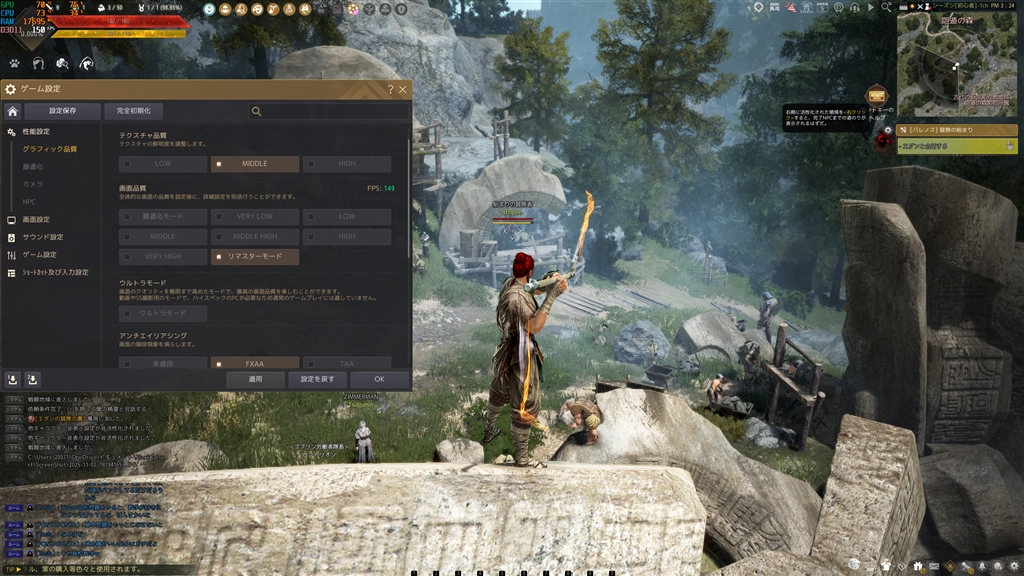Choose VERY HIGH screen quality
The image size is (1024, 576).
(163, 257)
